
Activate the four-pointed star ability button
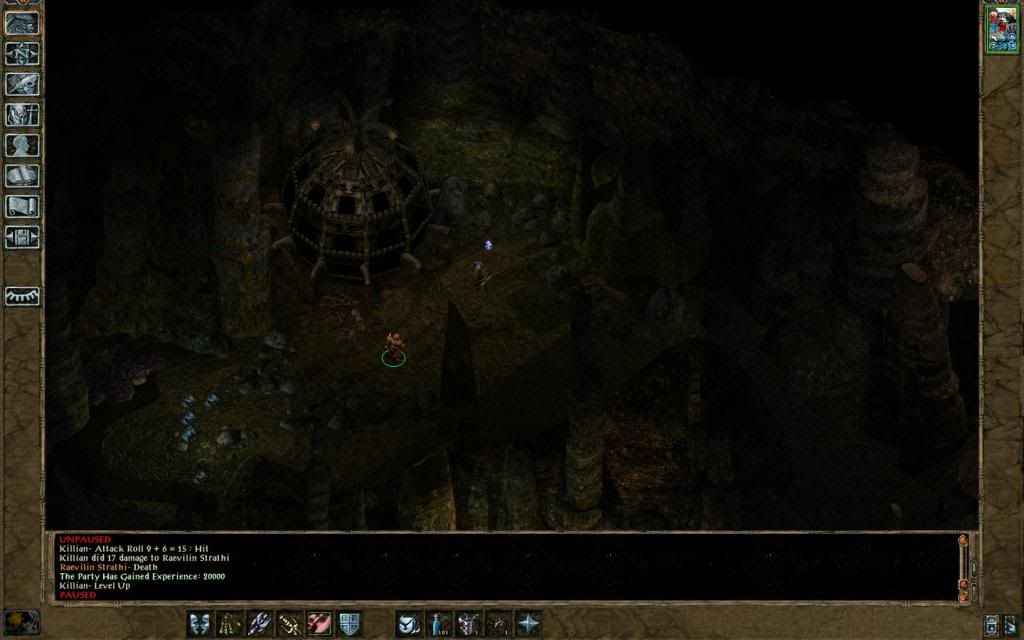(527, 624)
